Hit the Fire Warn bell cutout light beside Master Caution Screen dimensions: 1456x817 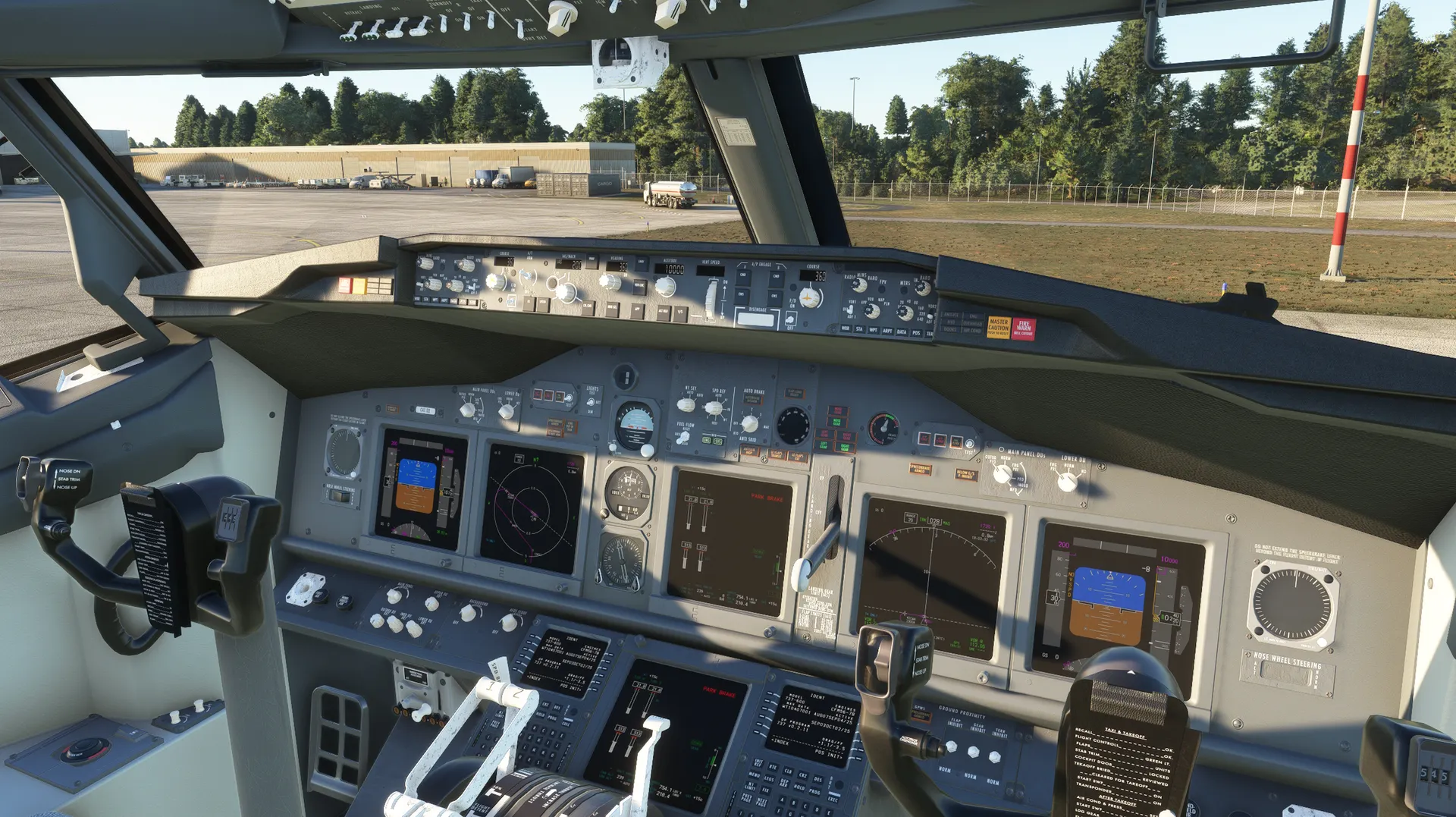(1023, 328)
